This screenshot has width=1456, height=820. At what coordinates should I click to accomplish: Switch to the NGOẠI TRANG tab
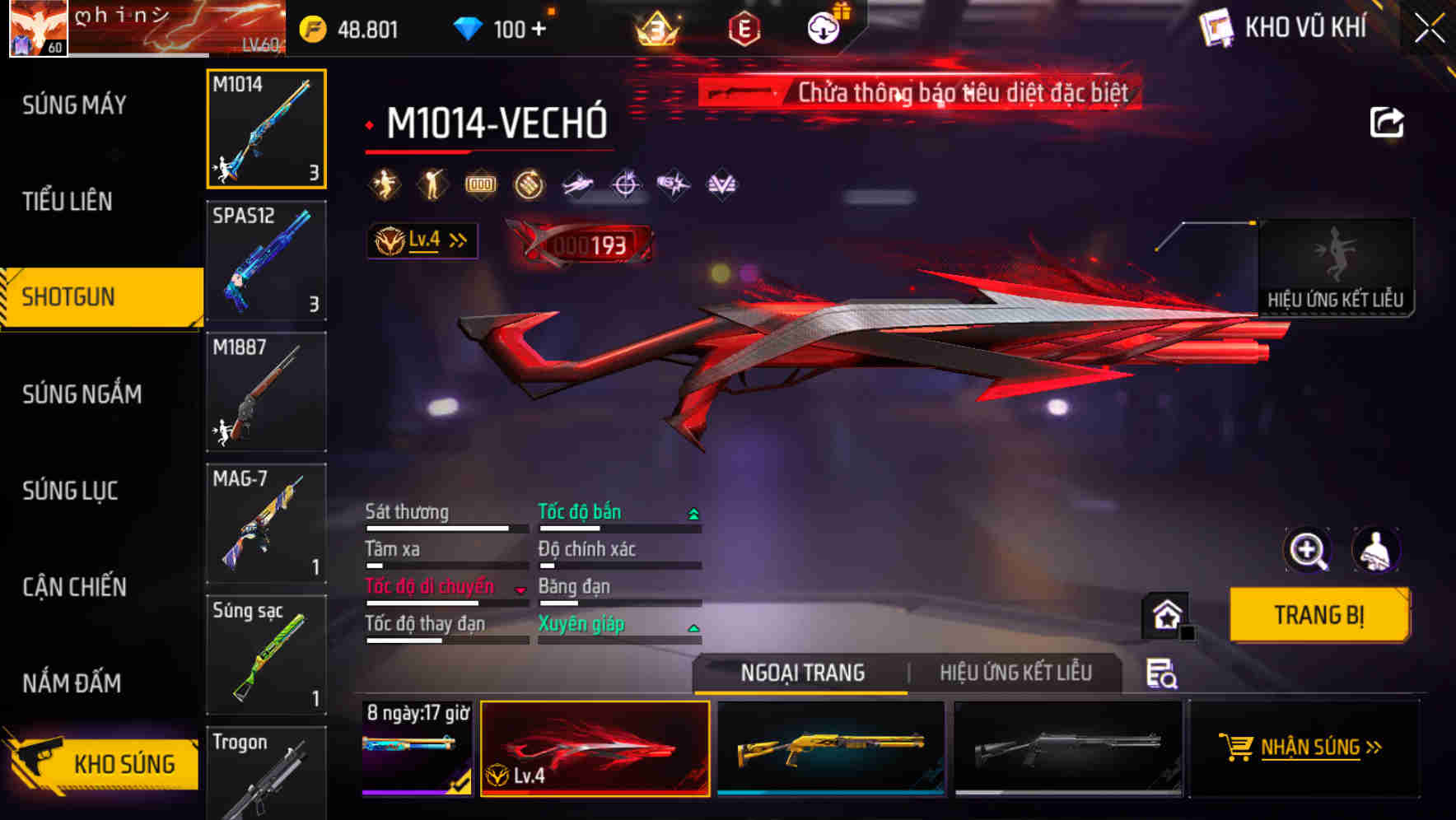[802, 673]
